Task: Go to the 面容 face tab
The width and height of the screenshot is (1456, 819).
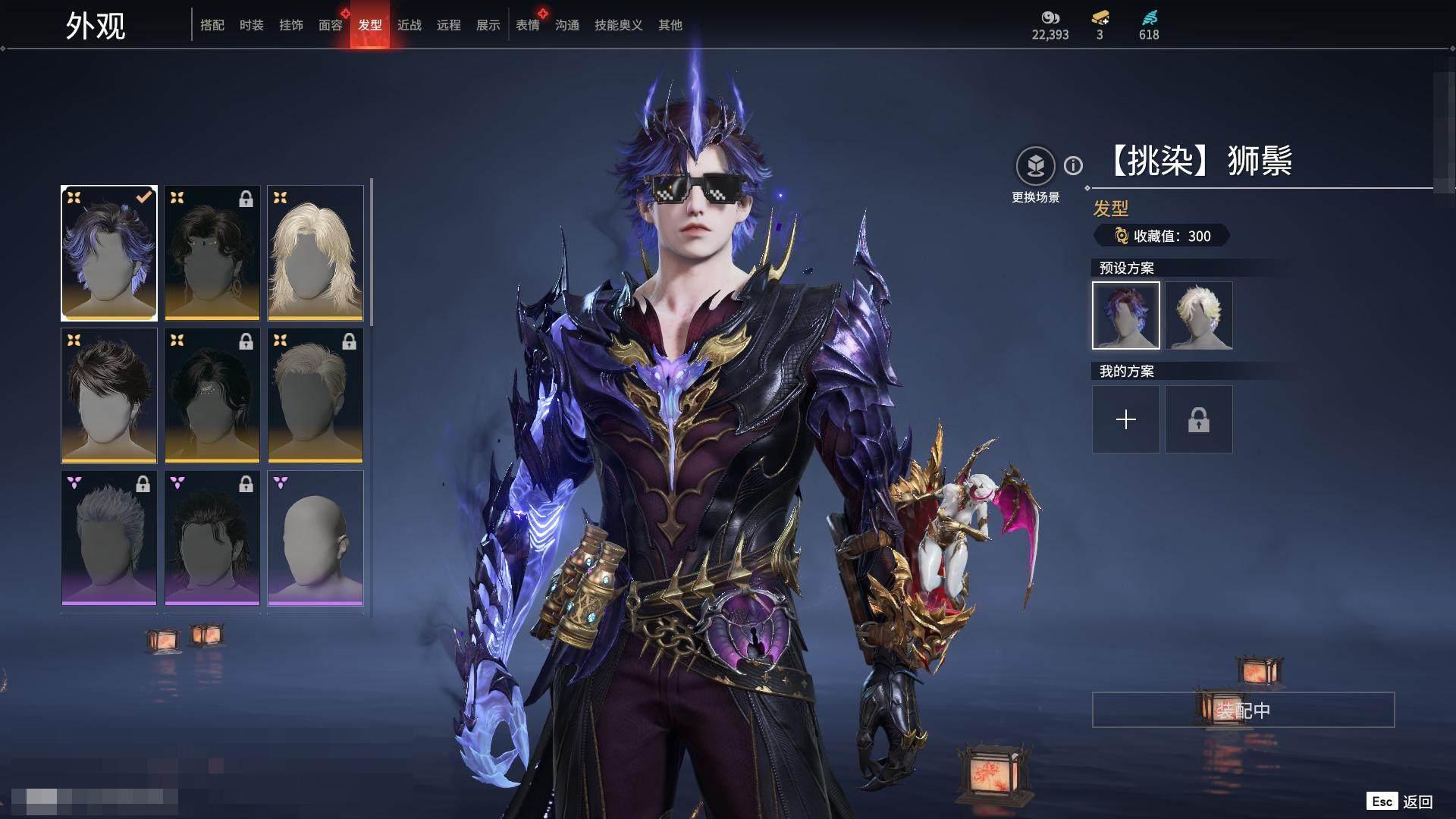Action: tap(331, 25)
